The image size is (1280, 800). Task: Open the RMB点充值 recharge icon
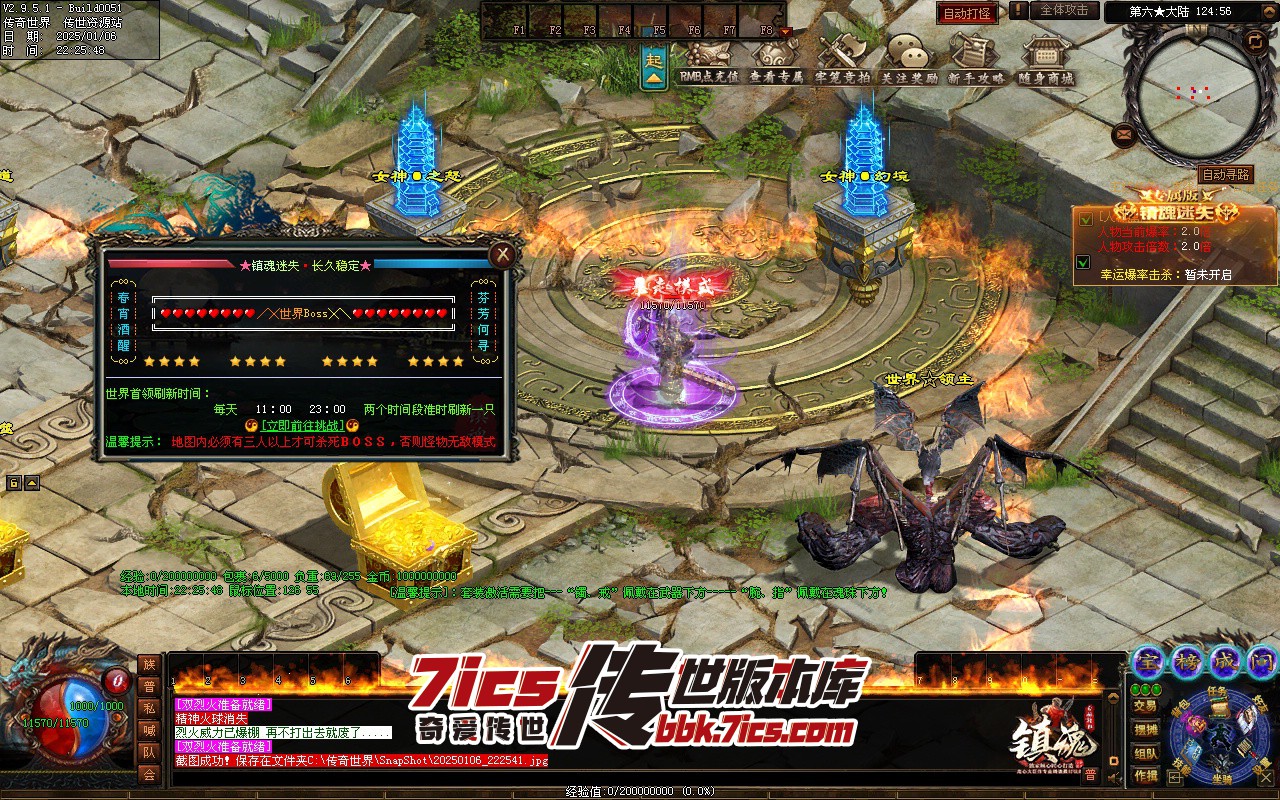[x=708, y=60]
